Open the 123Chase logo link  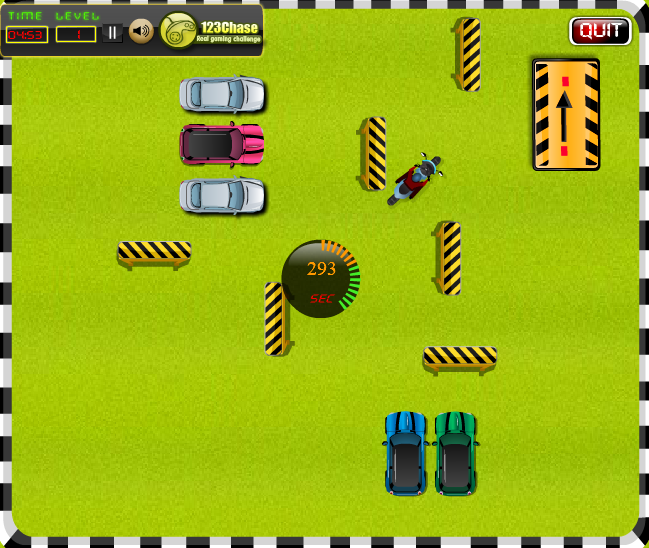211,31
